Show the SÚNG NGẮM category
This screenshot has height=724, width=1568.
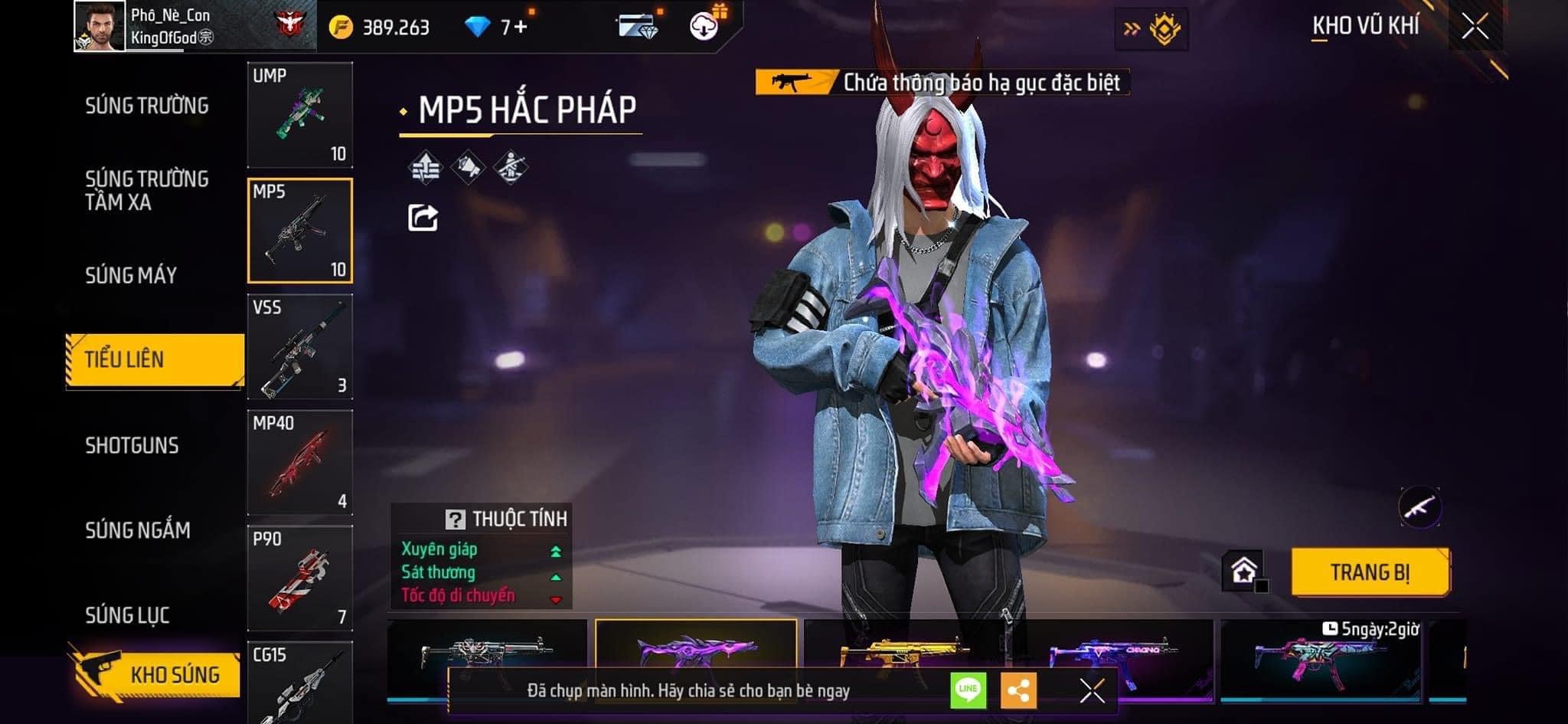pos(138,530)
